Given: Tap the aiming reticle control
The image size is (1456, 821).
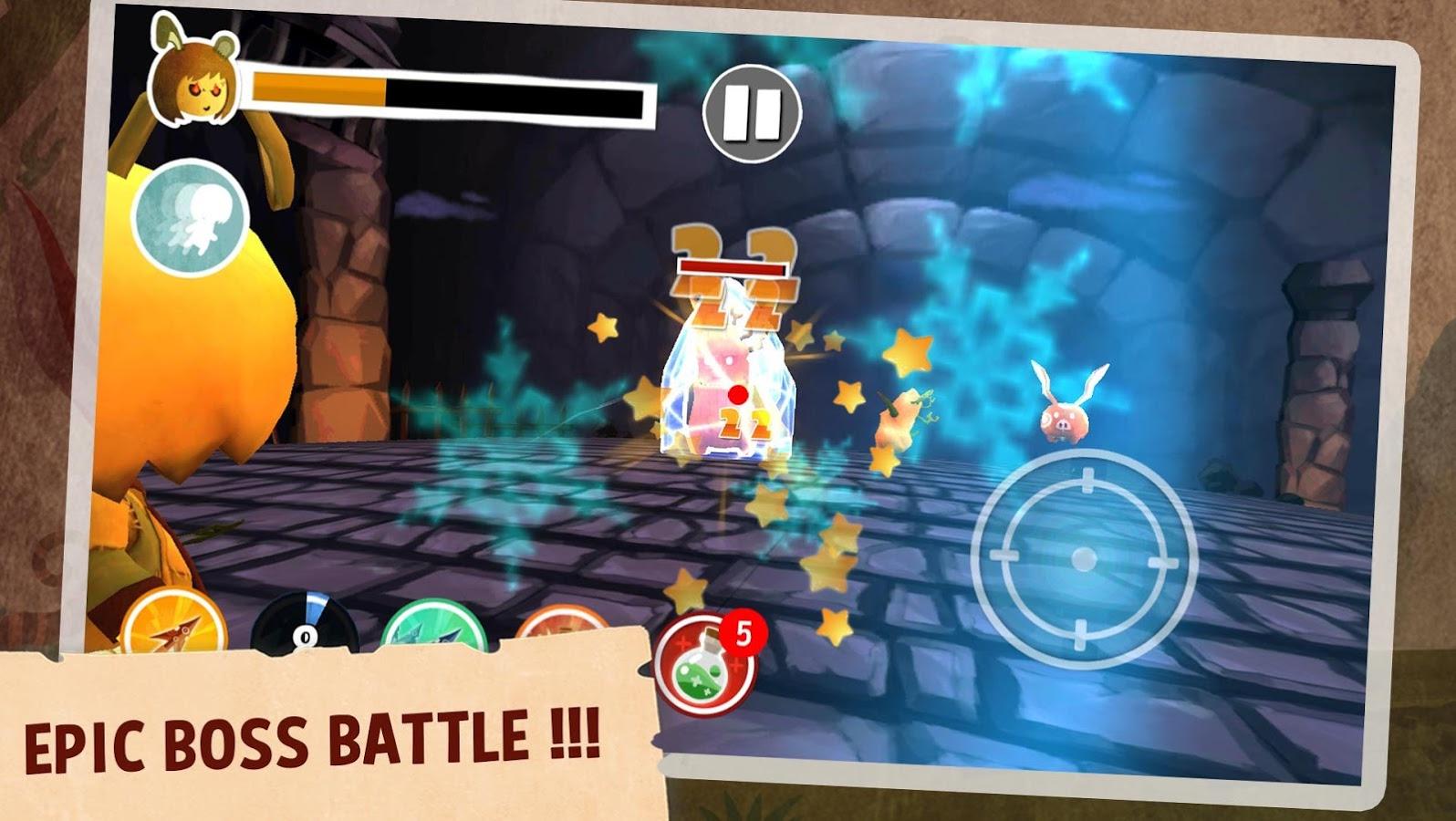Looking at the screenshot, I should (x=1083, y=558).
